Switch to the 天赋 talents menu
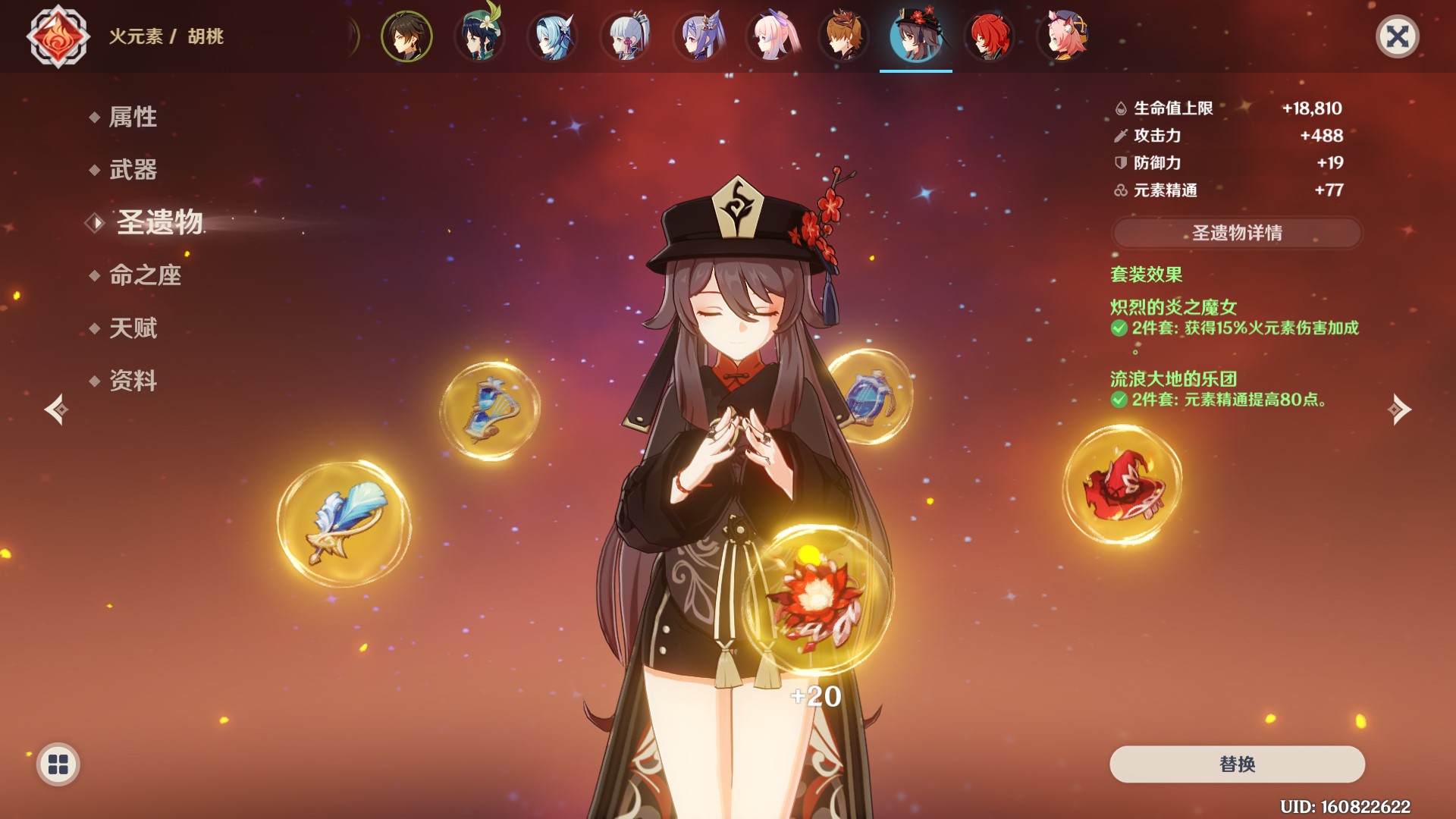 (133, 328)
